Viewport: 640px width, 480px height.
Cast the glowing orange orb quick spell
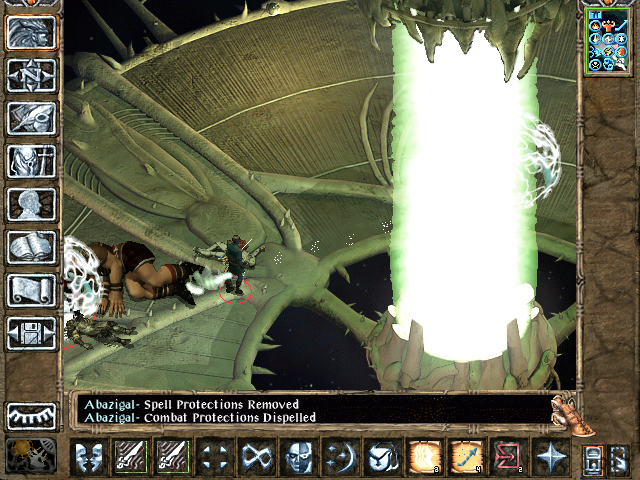click(x=423, y=458)
